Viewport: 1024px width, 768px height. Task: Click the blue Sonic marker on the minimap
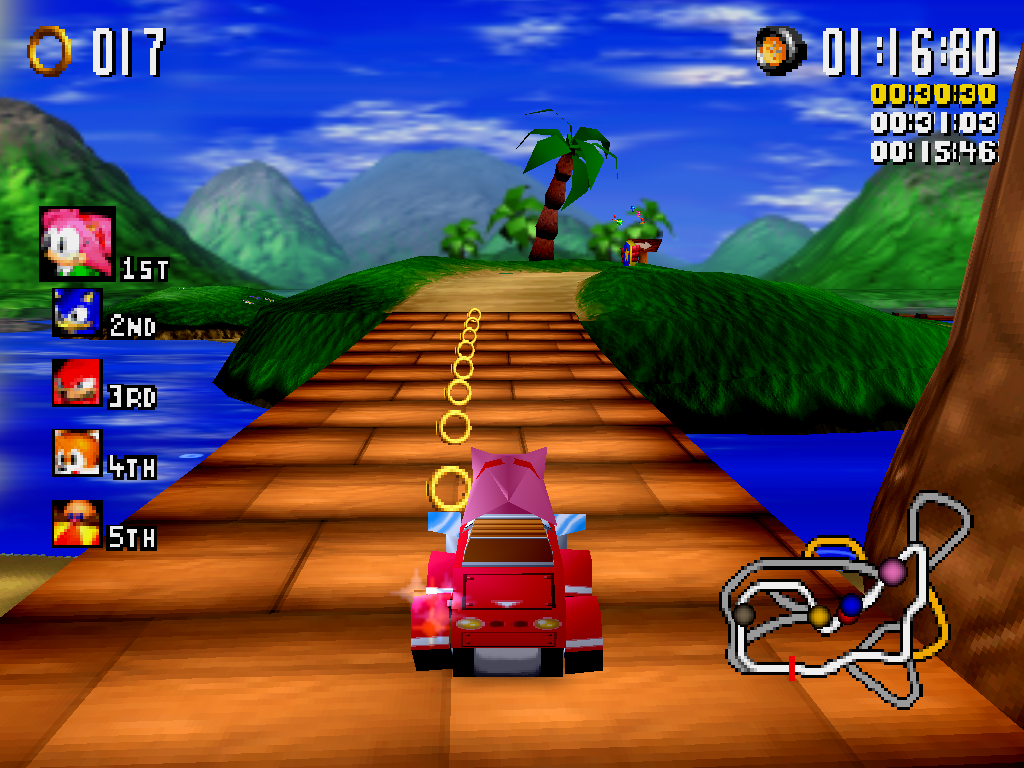pyautogui.click(x=851, y=605)
